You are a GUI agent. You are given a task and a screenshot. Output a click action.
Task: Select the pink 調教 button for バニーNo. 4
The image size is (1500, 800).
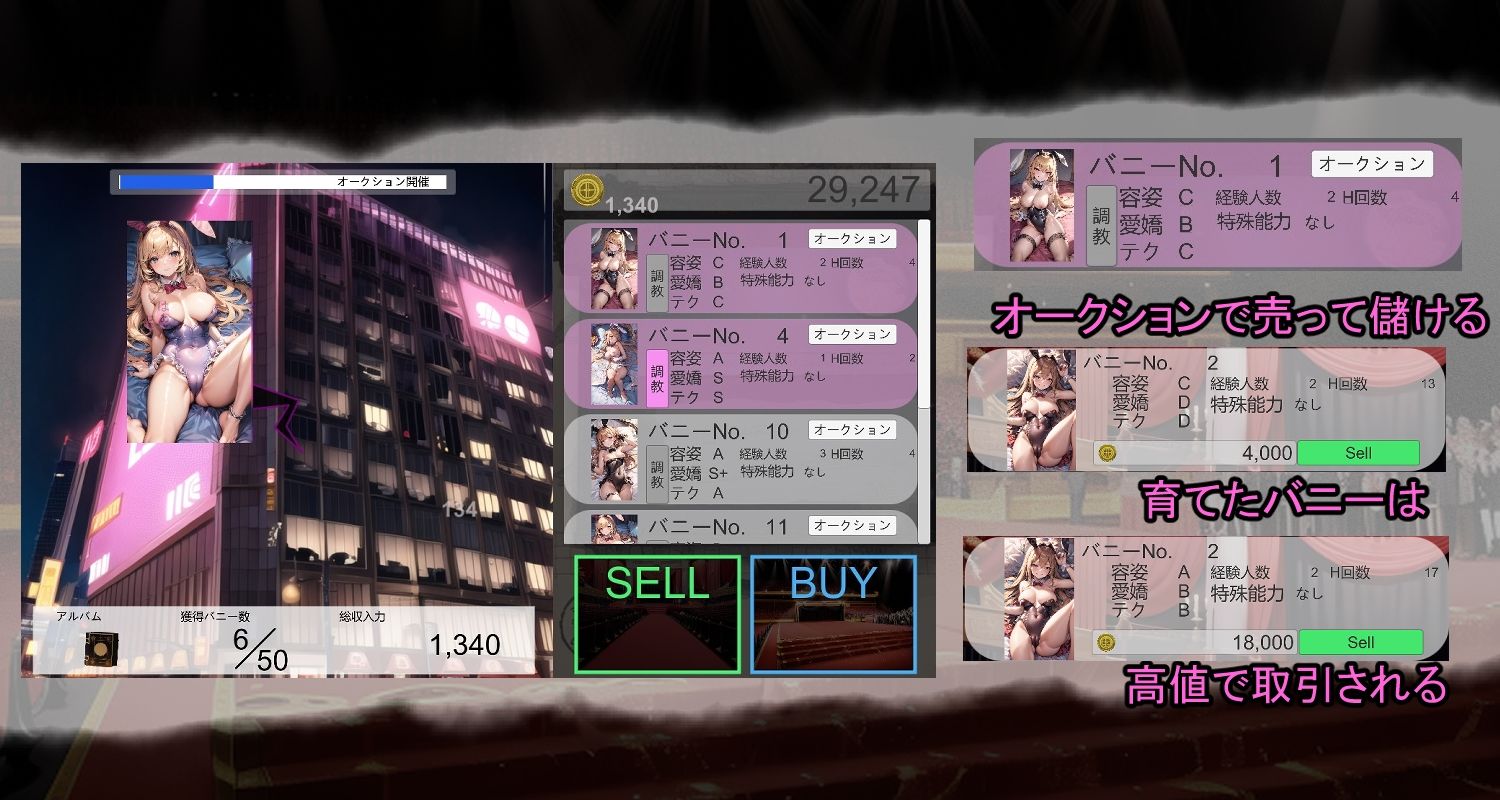pyautogui.click(x=656, y=378)
